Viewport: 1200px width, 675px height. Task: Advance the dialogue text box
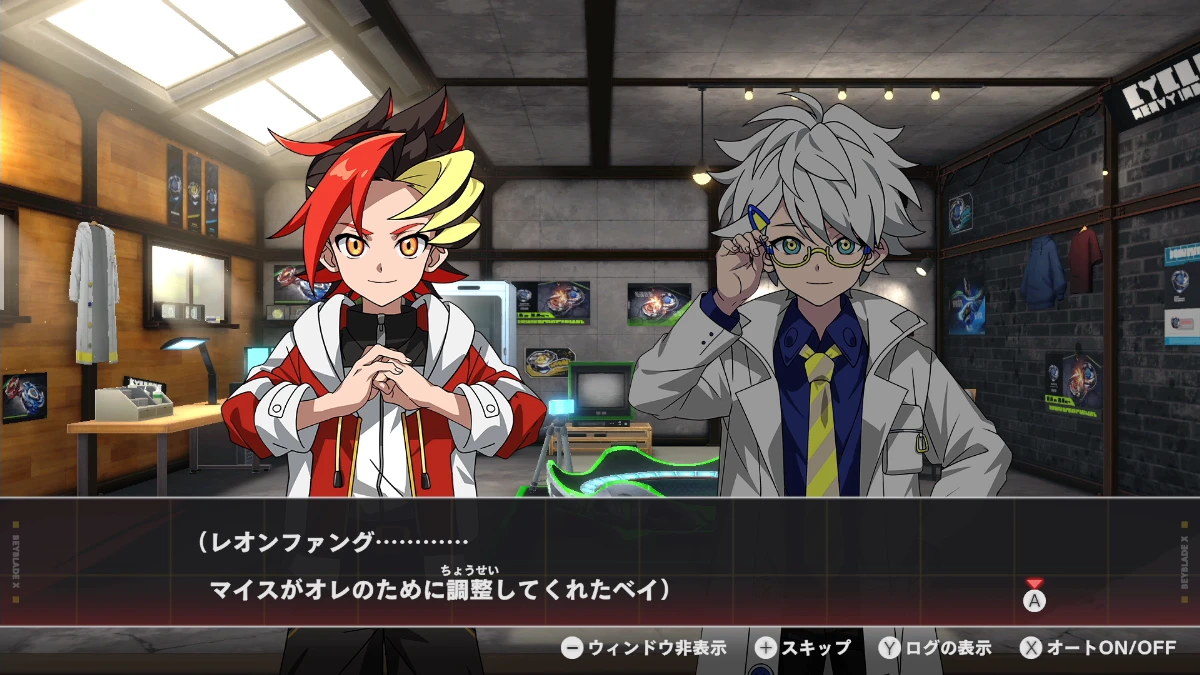tap(1034, 600)
